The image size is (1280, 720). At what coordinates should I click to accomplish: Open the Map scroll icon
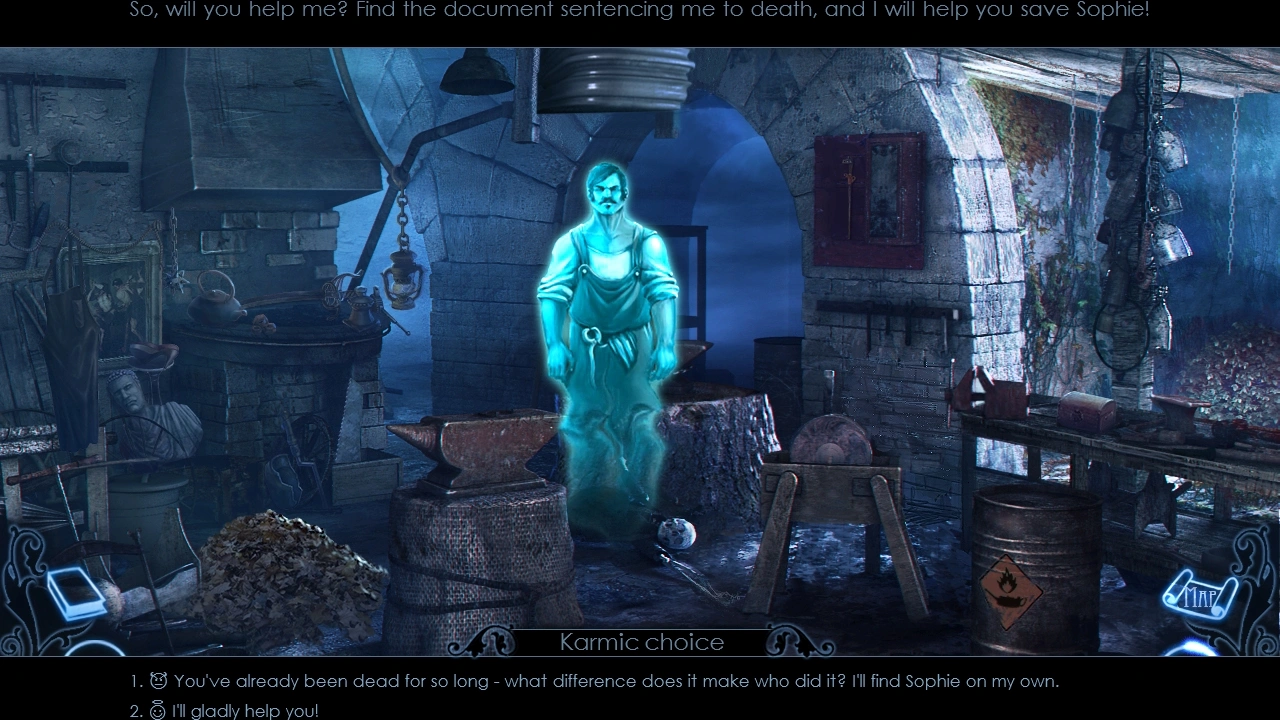tap(1200, 596)
